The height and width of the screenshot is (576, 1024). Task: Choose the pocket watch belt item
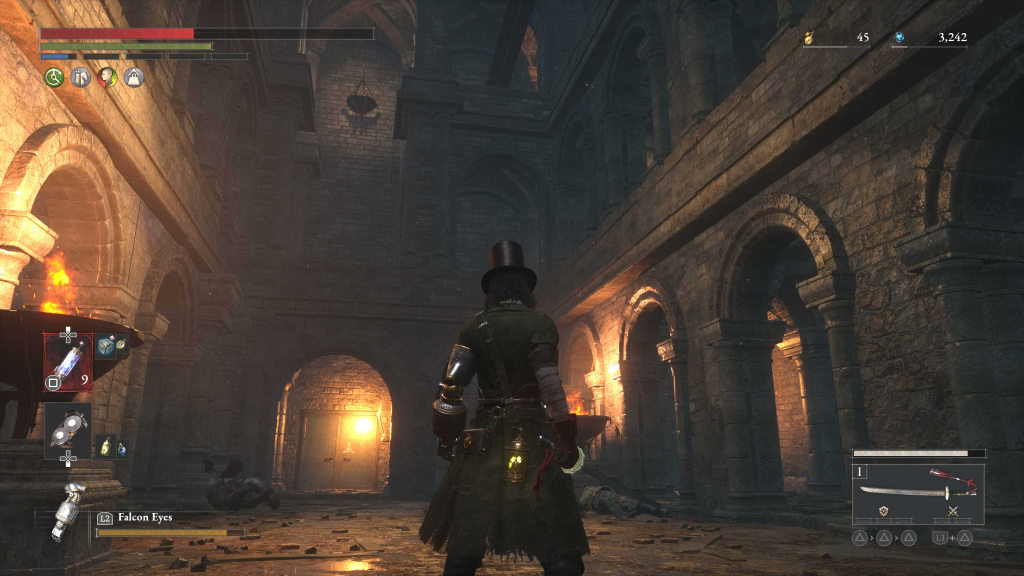tap(122, 344)
